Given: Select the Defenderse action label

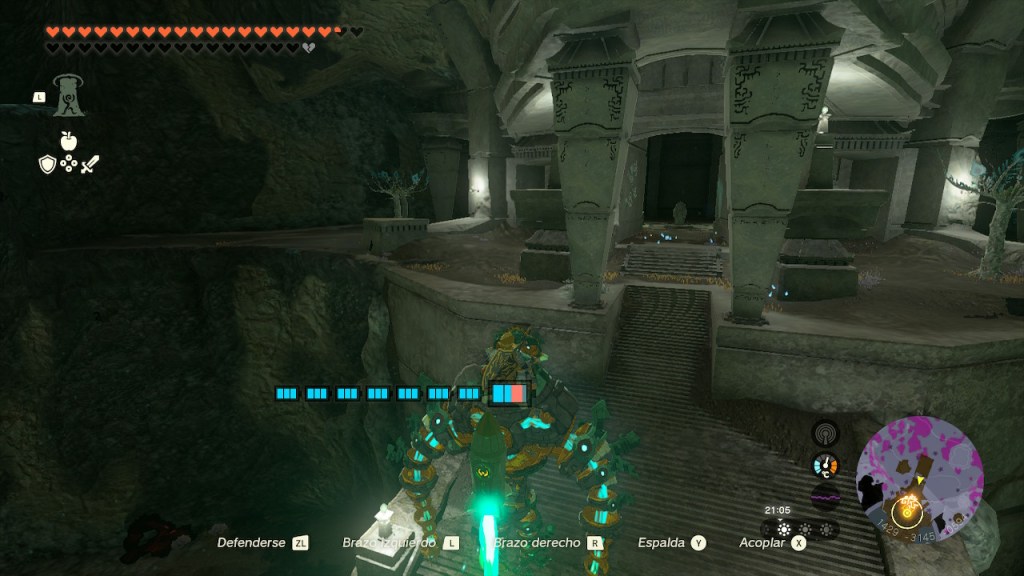Looking at the screenshot, I should [x=251, y=543].
